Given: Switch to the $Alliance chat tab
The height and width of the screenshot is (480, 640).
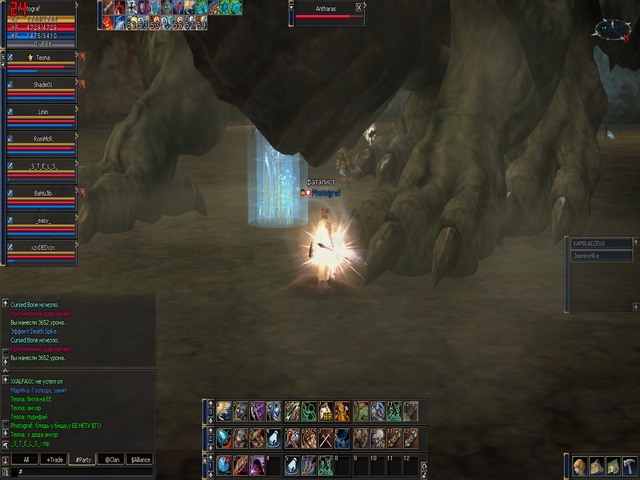Looking at the screenshot, I should [140, 459].
